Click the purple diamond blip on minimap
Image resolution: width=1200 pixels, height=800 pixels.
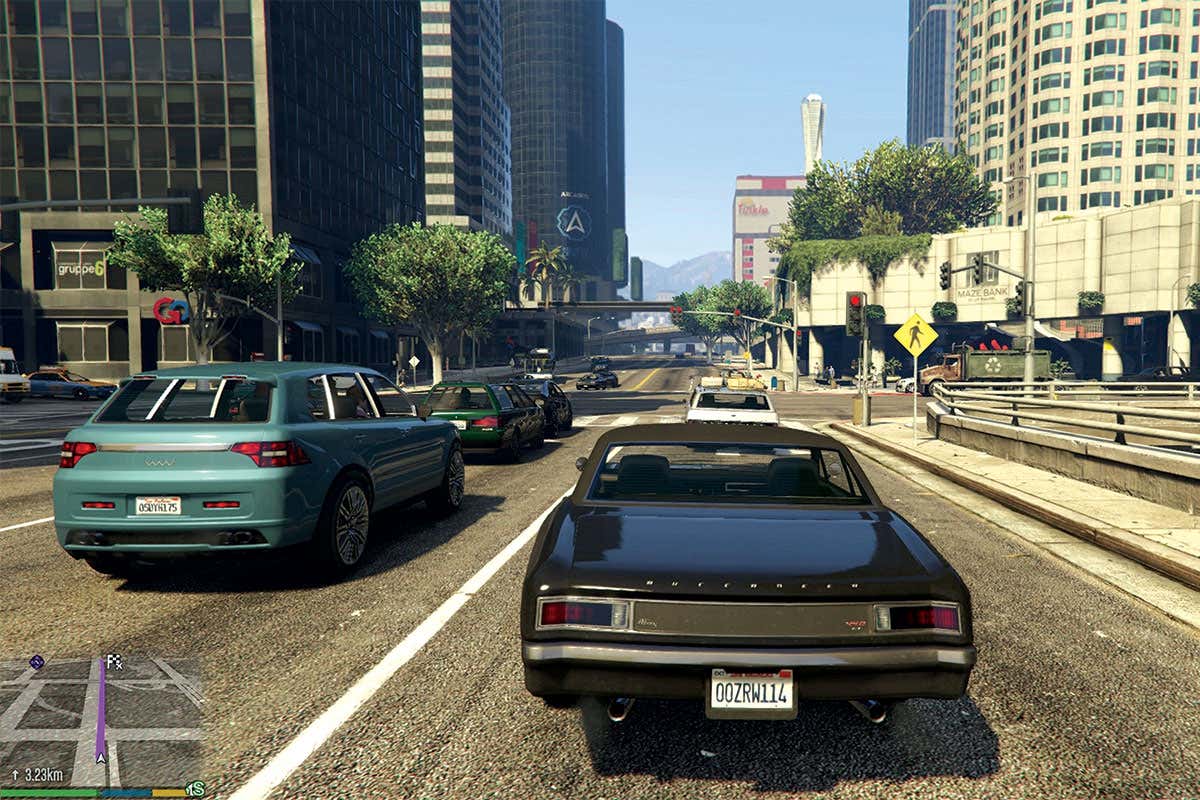(36, 662)
